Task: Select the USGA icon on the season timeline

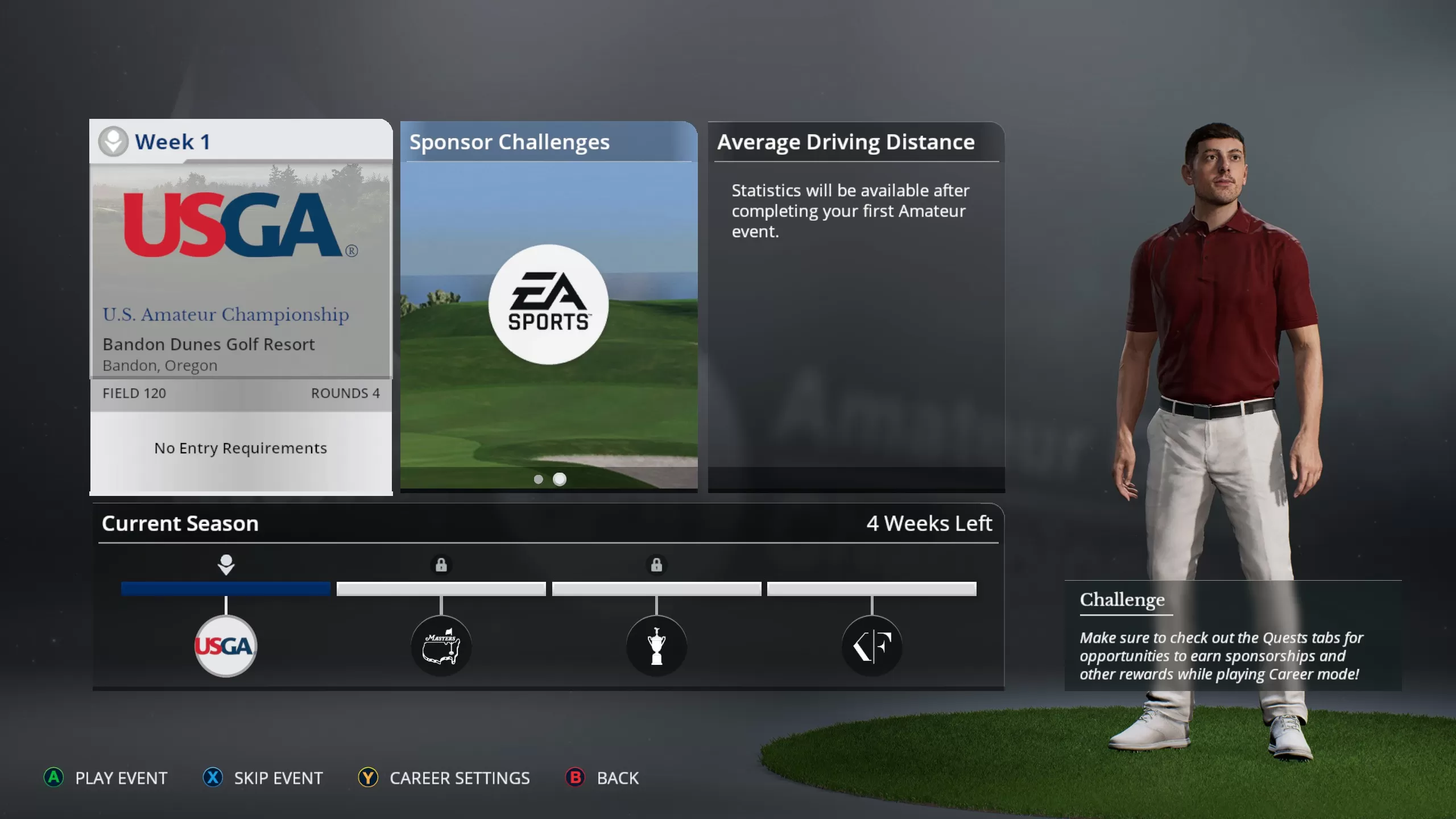Action: 225,644
